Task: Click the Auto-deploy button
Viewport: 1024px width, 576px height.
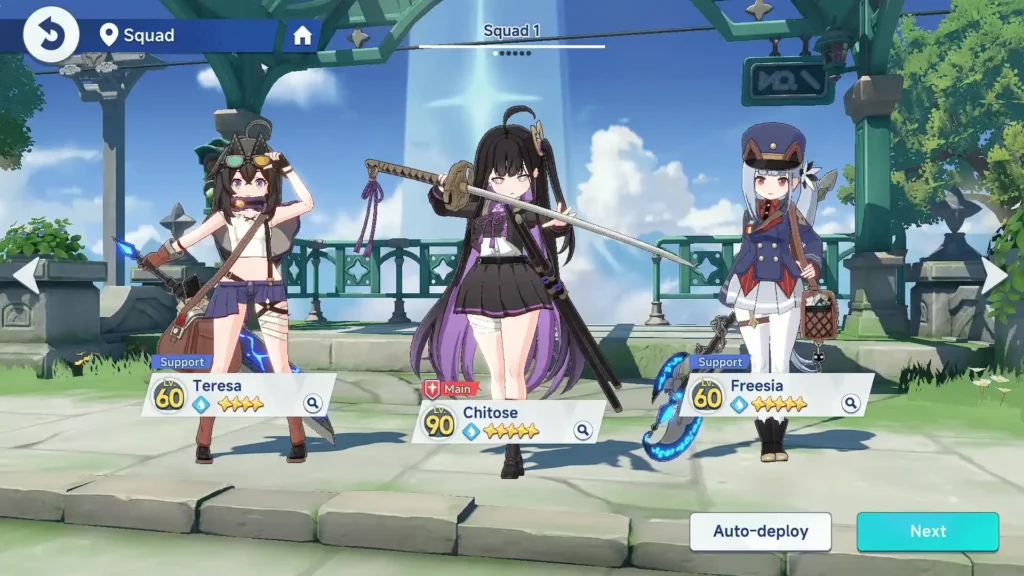Action: click(760, 532)
